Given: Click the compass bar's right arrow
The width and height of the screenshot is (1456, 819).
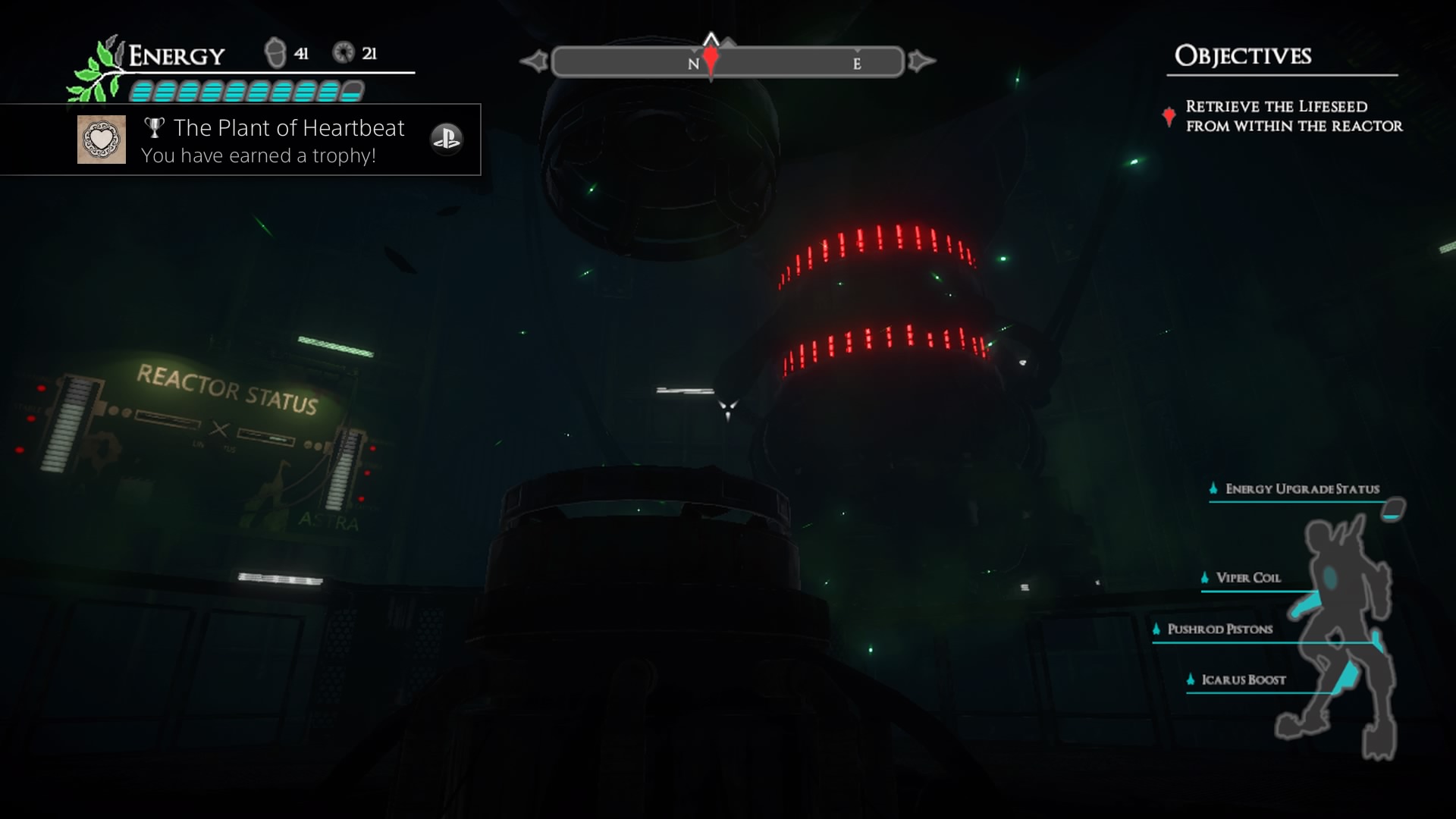Looking at the screenshot, I should point(921,61).
